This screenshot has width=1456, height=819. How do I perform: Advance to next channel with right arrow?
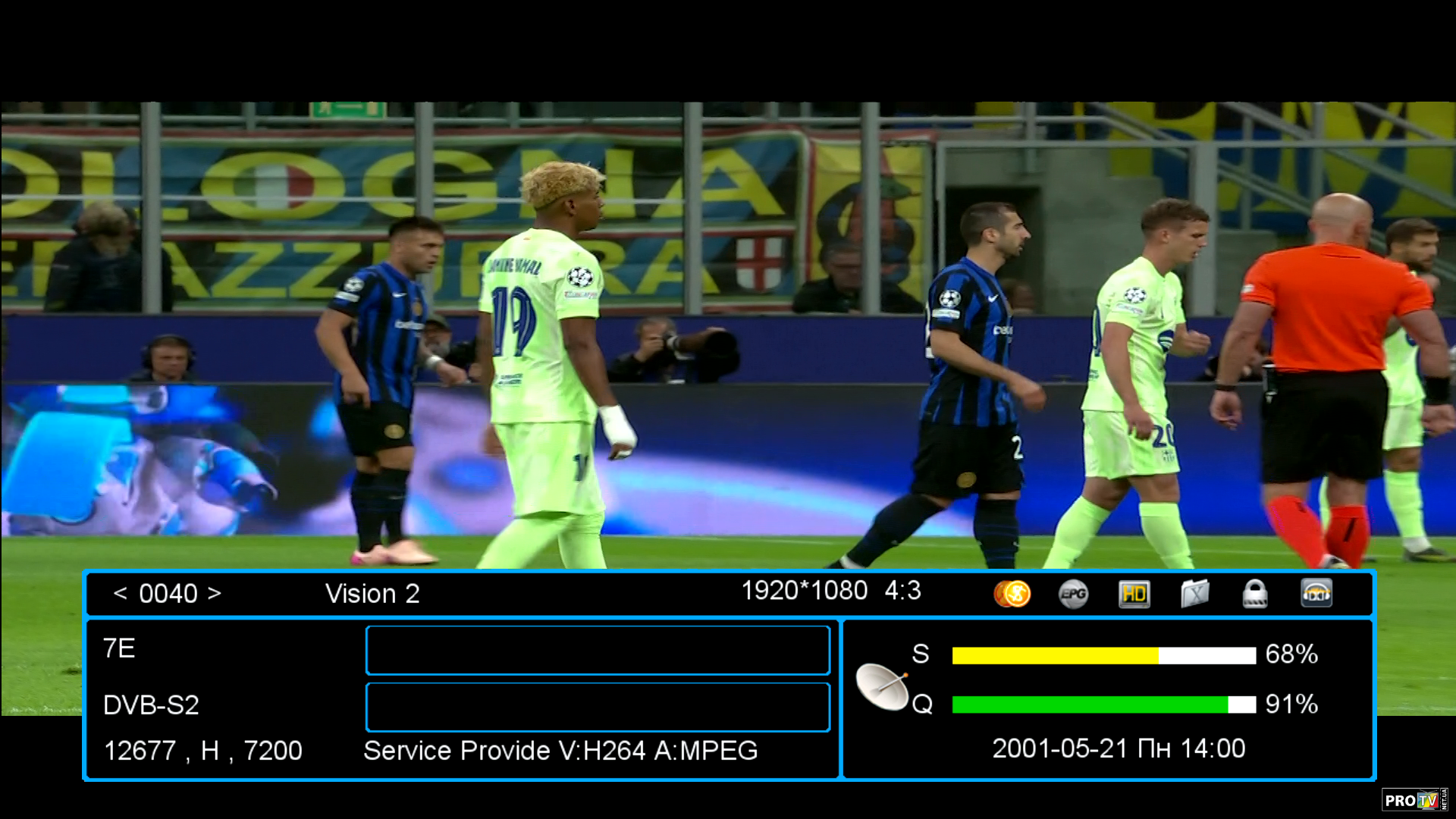215,594
